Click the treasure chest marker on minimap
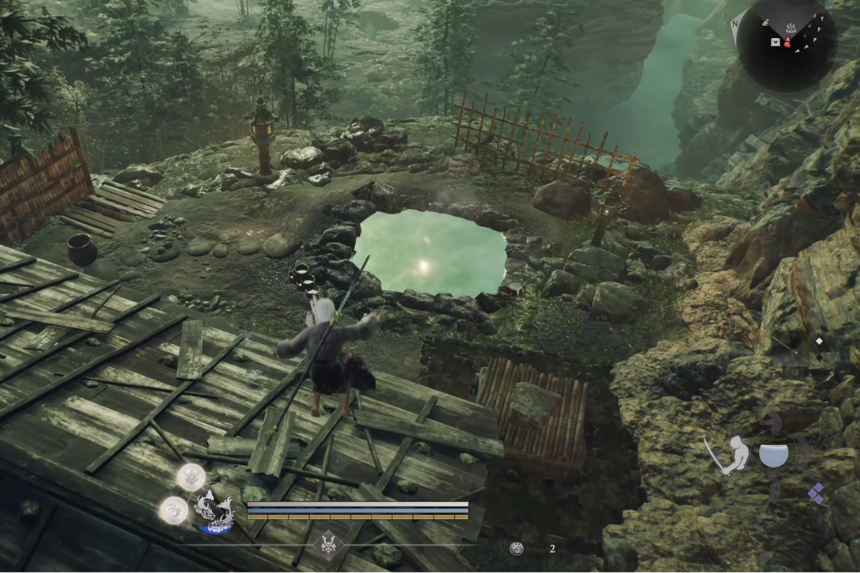This screenshot has width=860, height=573. [x=774, y=42]
